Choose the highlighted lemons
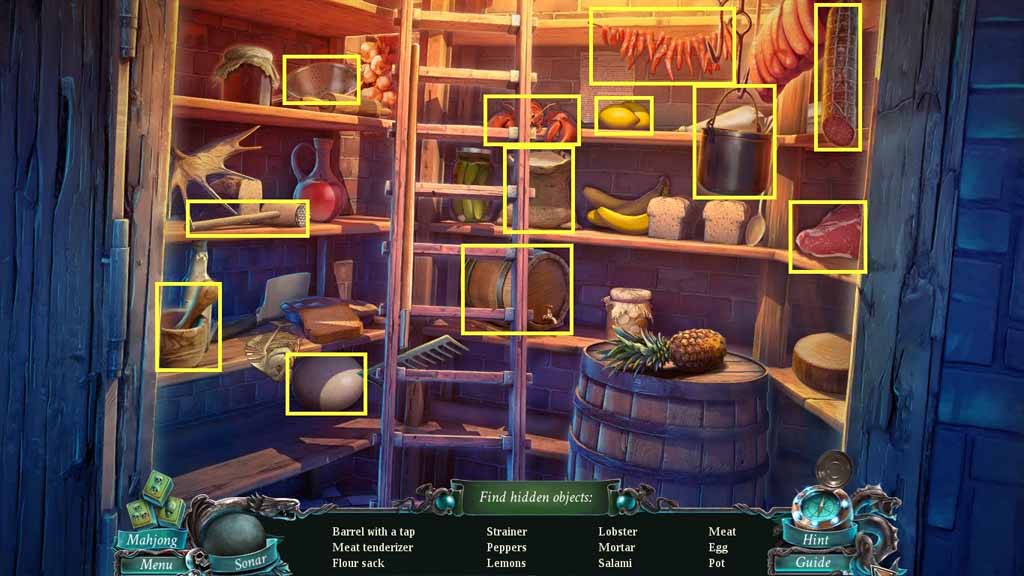The height and width of the screenshot is (576, 1024). click(x=623, y=116)
